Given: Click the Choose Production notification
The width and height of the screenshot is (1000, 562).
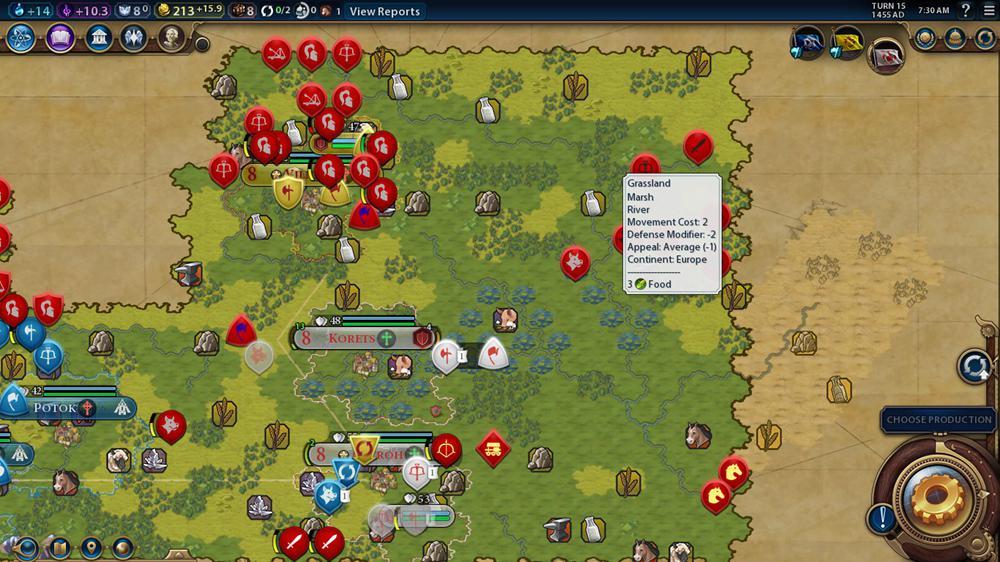Looking at the screenshot, I should (939, 420).
